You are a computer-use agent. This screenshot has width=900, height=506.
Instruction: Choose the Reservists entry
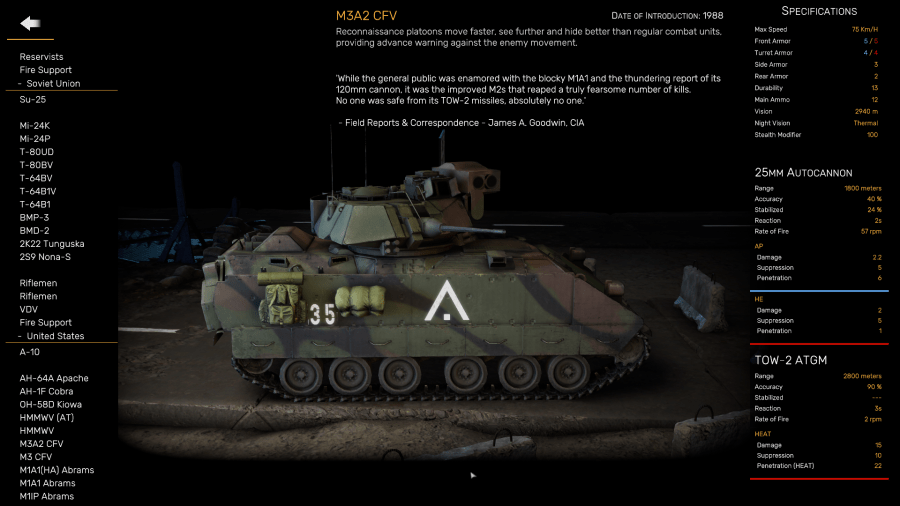[x=41, y=57]
